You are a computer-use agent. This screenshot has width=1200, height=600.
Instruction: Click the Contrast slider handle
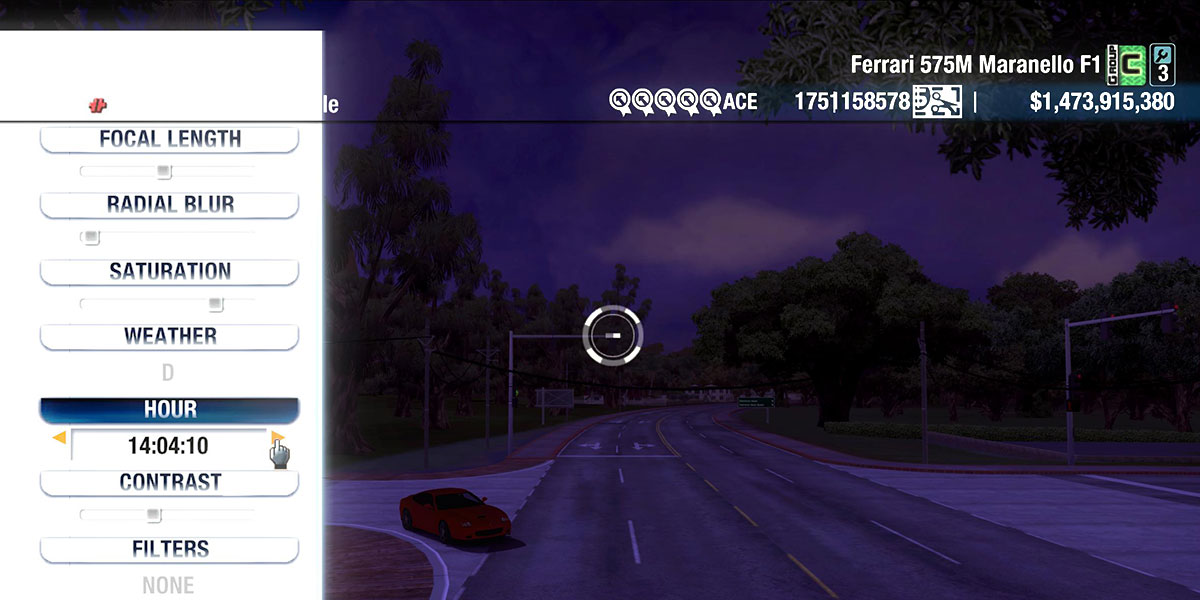click(153, 515)
